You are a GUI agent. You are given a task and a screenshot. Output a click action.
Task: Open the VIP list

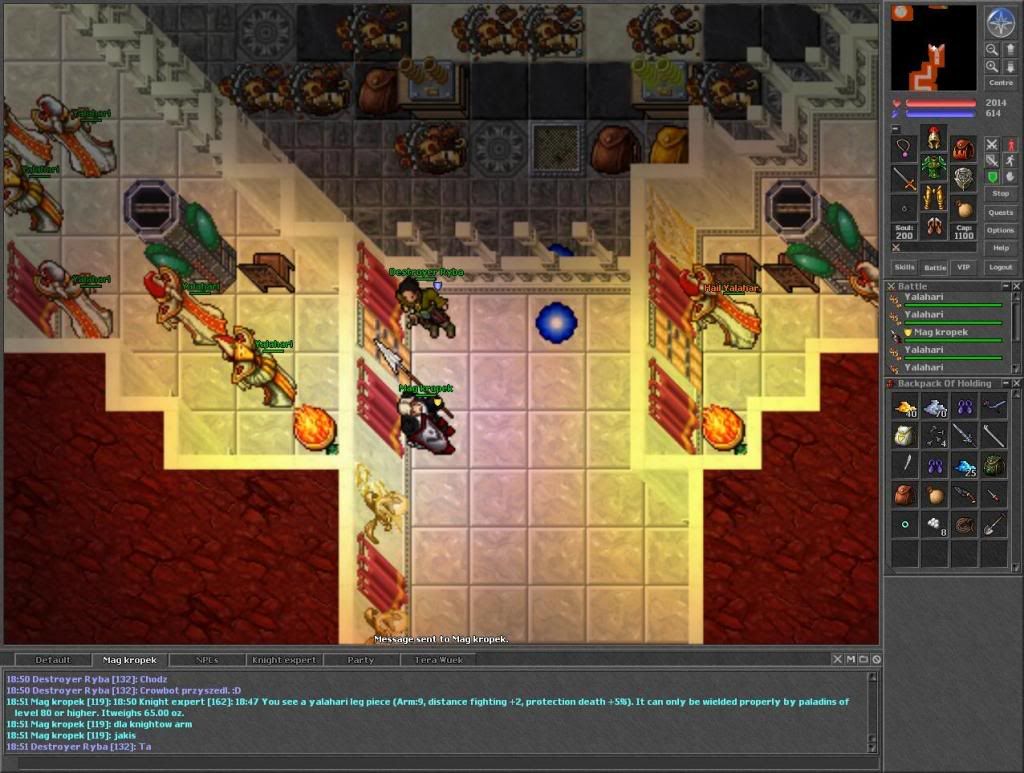click(964, 267)
